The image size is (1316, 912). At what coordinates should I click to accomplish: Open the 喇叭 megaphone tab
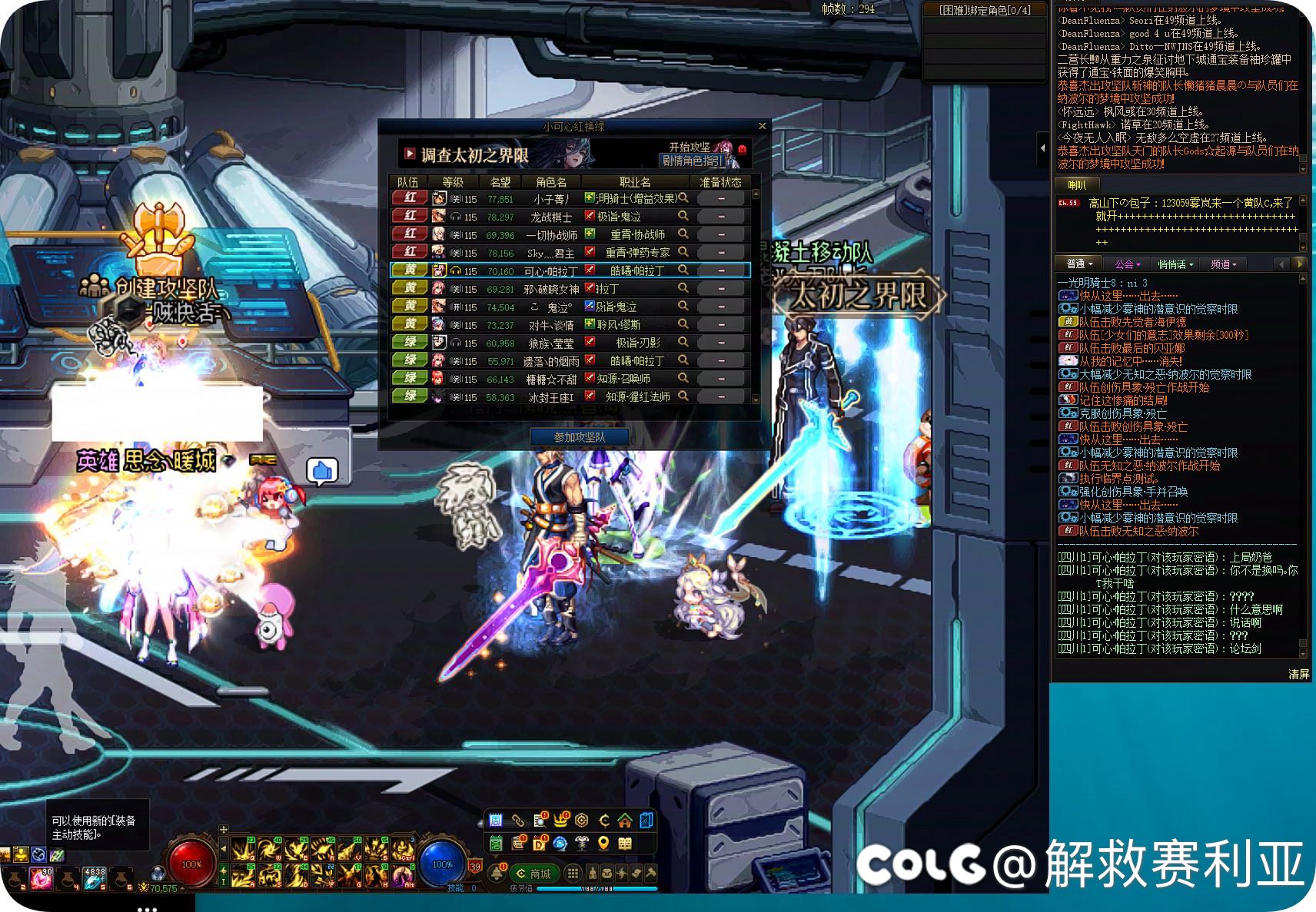(1077, 184)
